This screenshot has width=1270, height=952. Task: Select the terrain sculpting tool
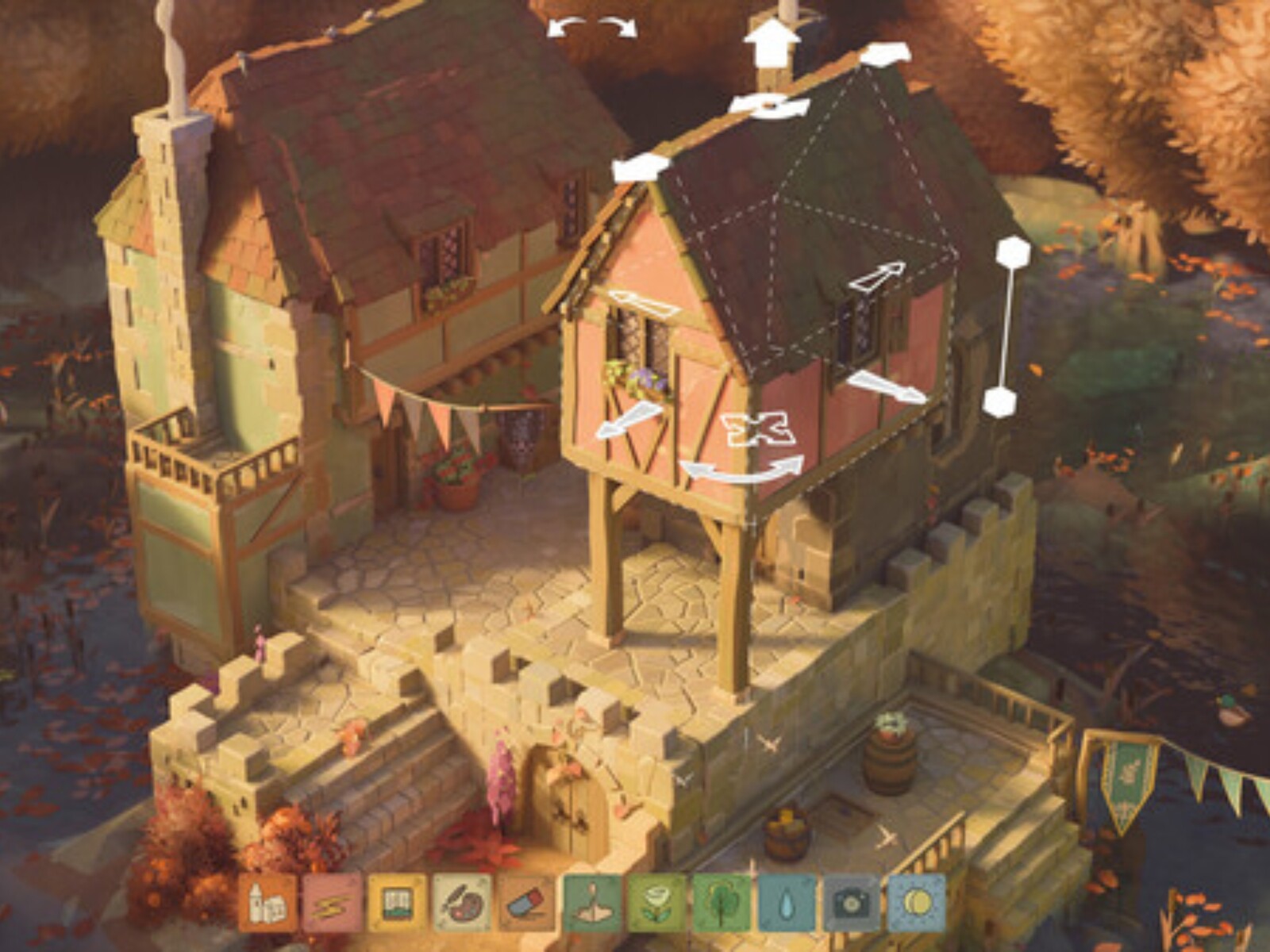pyautogui.click(x=591, y=904)
